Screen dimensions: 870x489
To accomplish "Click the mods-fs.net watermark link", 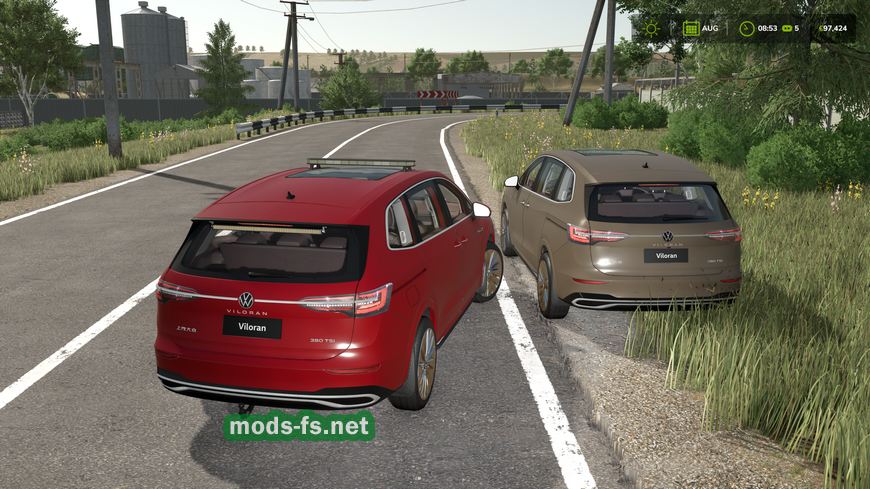I will point(298,426).
